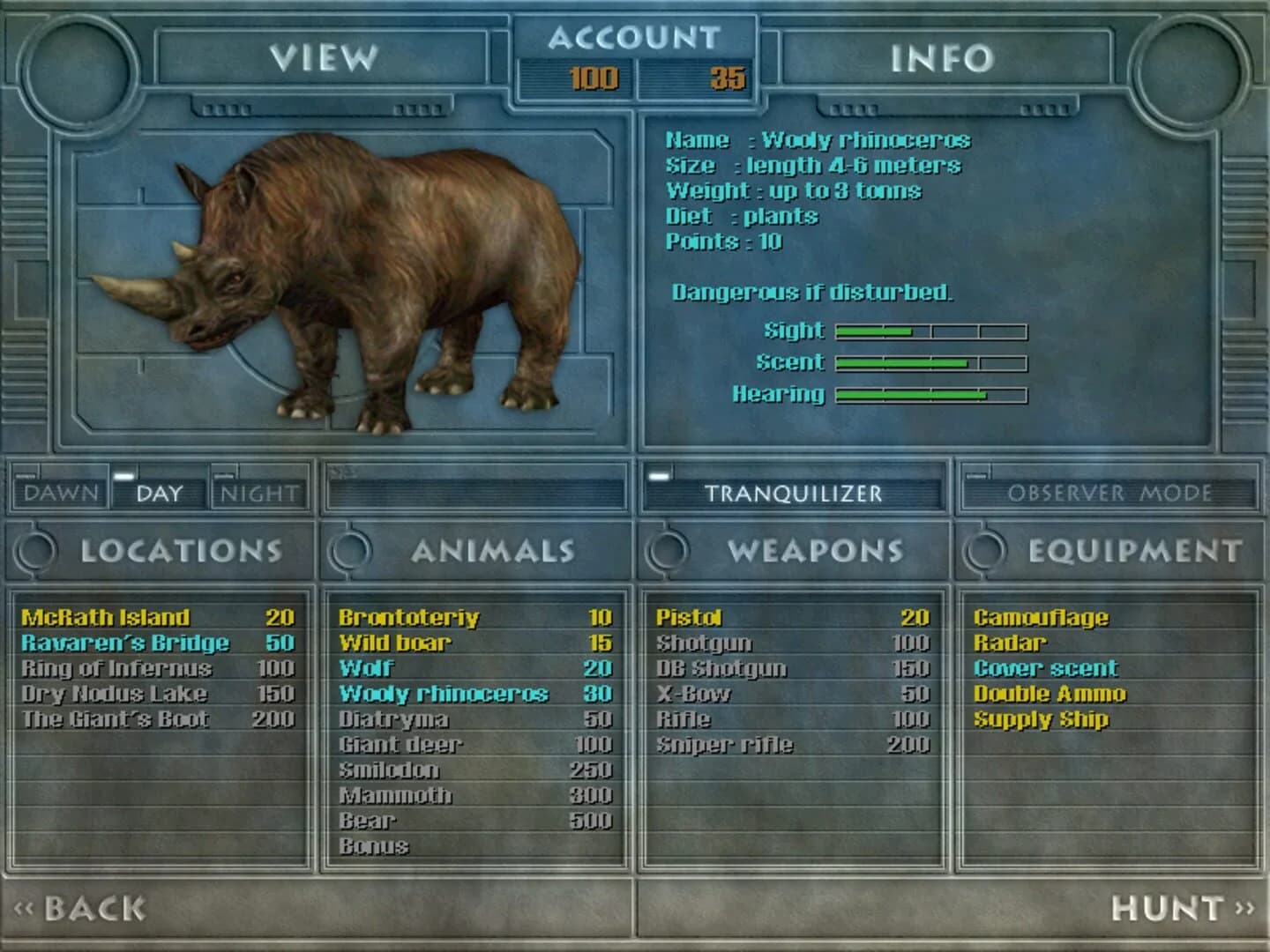Click the Sight stat bar
The image size is (1270, 952).
(930, 331)
